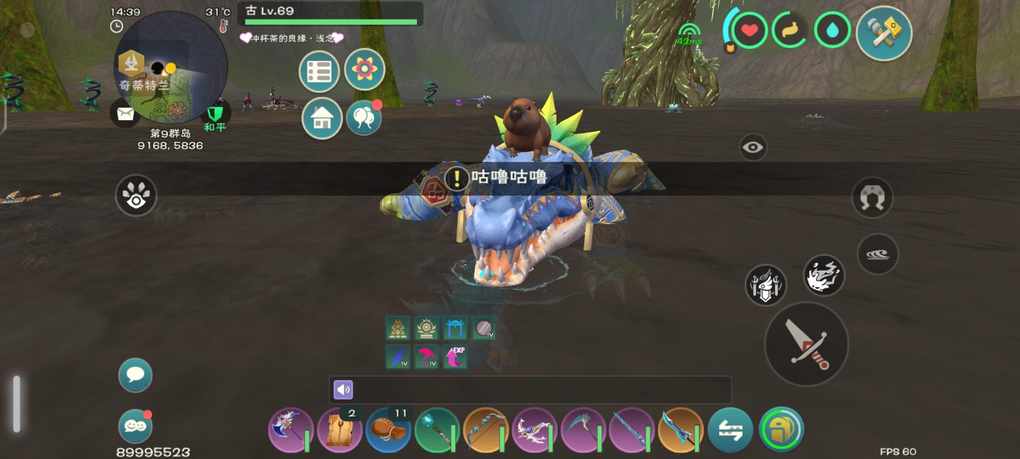Viewport: 1020px width, 459px height.
Task: Open the list menu button
Action: coord(319,71)
